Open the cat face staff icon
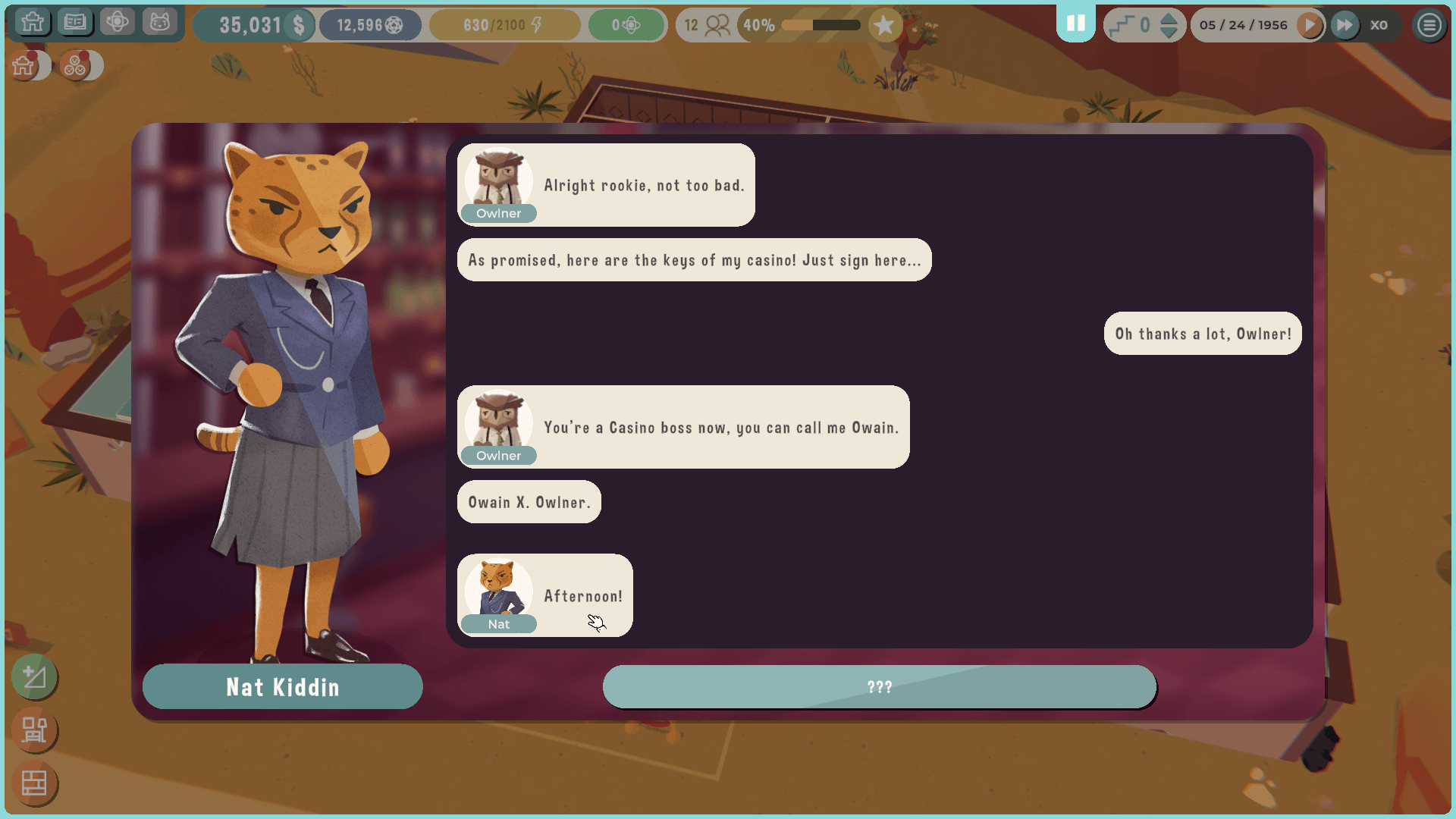The image size is (1456, 819). (159, 23)
